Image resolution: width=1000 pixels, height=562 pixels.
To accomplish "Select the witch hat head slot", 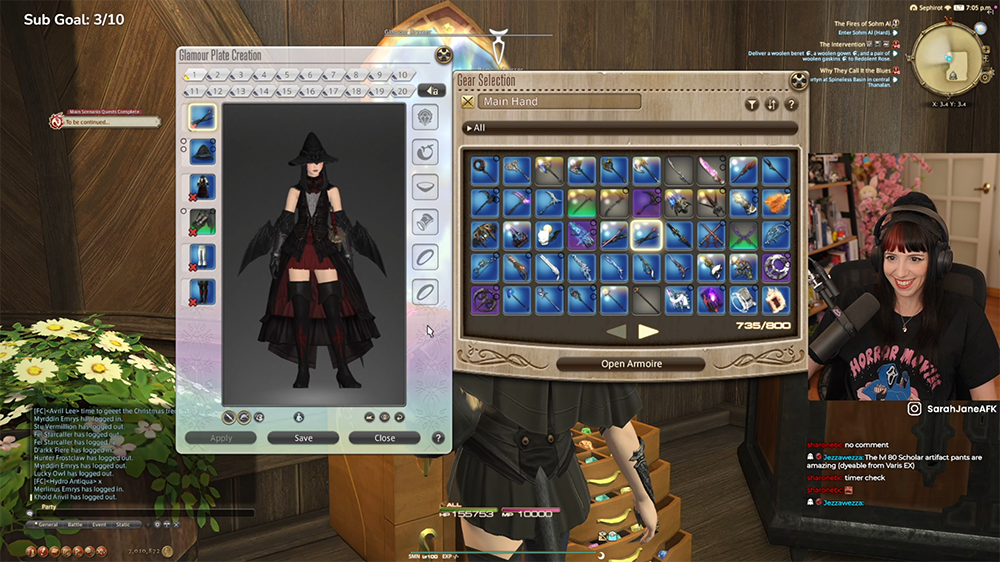I will 203,152.
